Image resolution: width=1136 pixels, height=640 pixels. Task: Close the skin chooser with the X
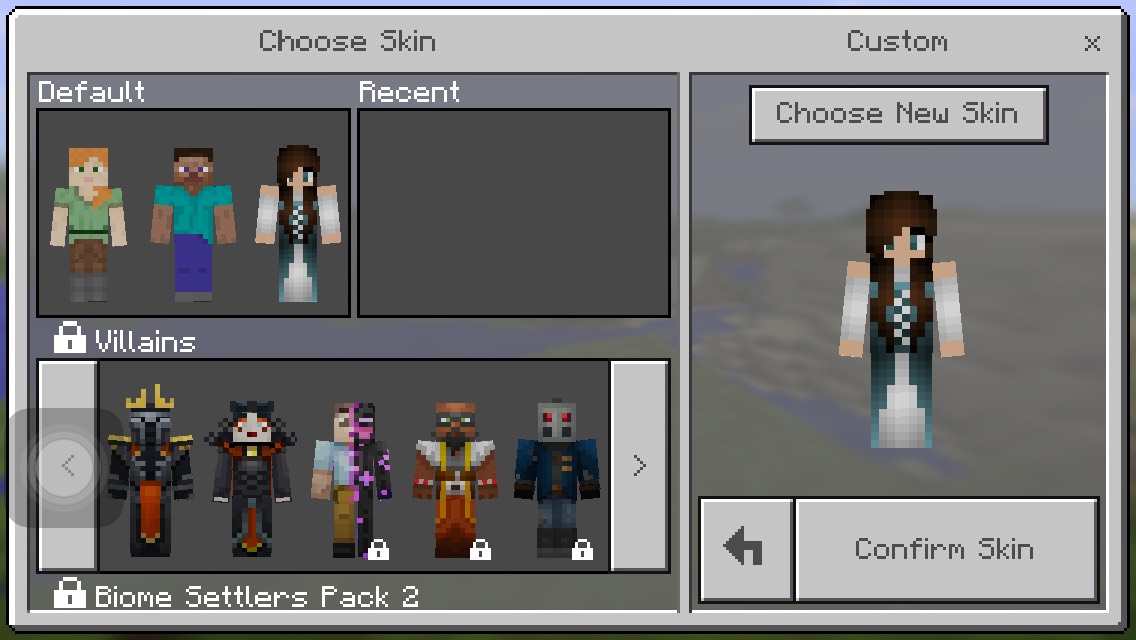pos(1092,43)
